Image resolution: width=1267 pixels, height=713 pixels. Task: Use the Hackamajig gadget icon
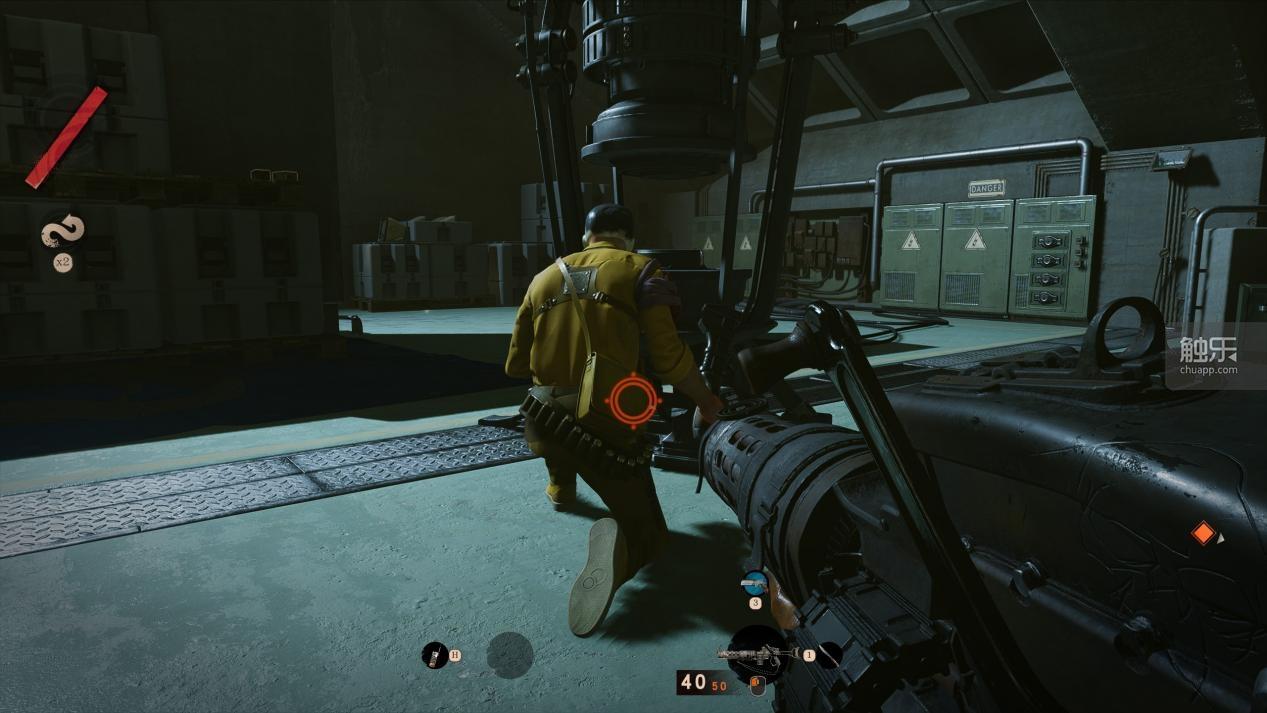point(435,655)
